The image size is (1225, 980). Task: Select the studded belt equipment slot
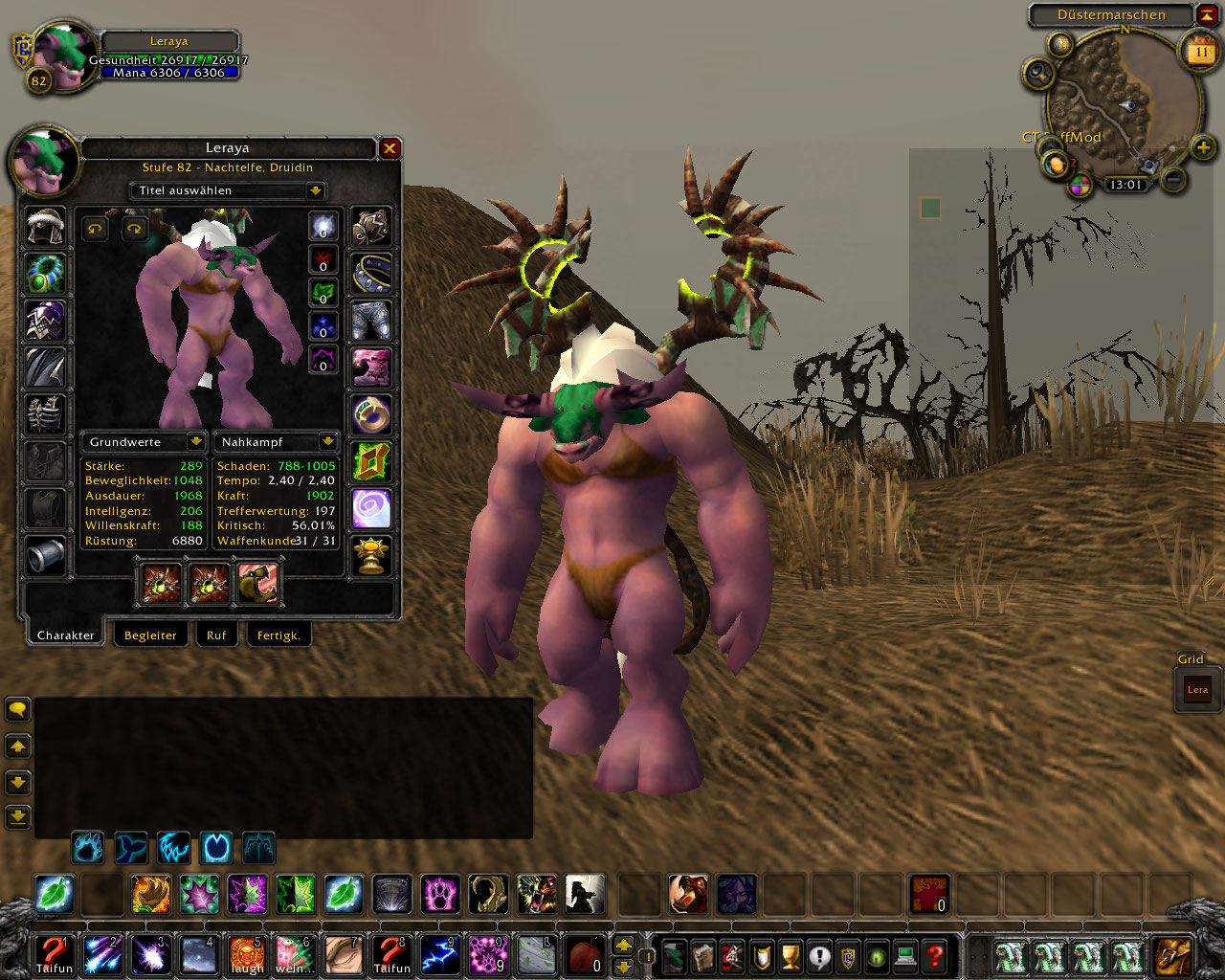[371, 274]
